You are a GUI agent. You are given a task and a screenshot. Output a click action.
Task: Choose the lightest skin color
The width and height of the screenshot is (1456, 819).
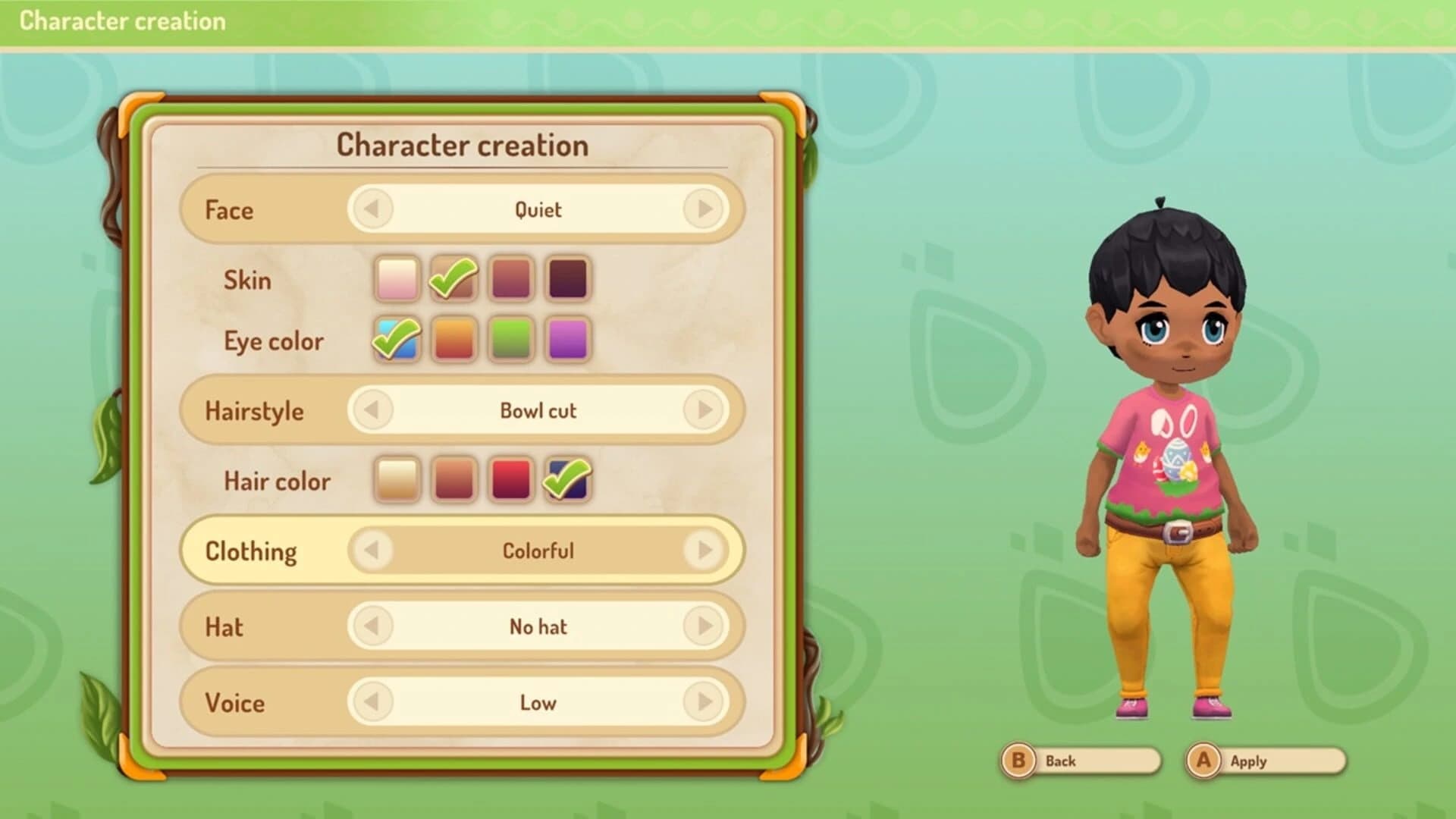pyautogui.click(x=396, y=280)
